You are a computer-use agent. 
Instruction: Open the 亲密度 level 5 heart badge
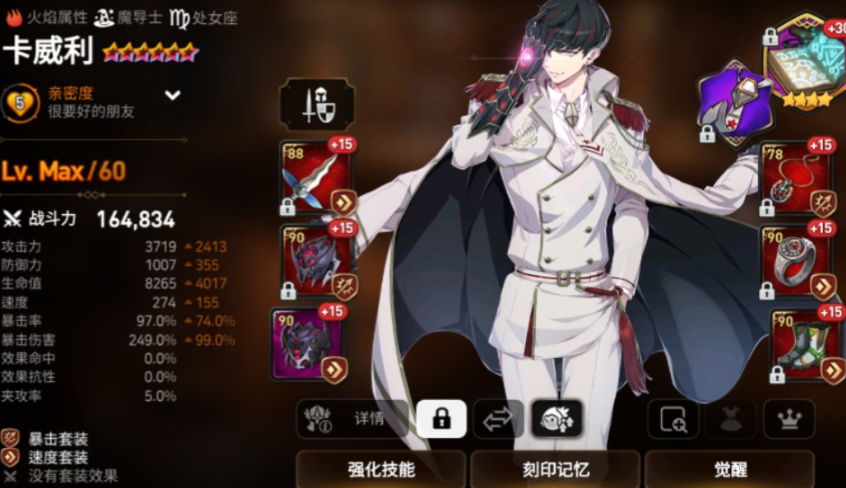click(20, 102)
